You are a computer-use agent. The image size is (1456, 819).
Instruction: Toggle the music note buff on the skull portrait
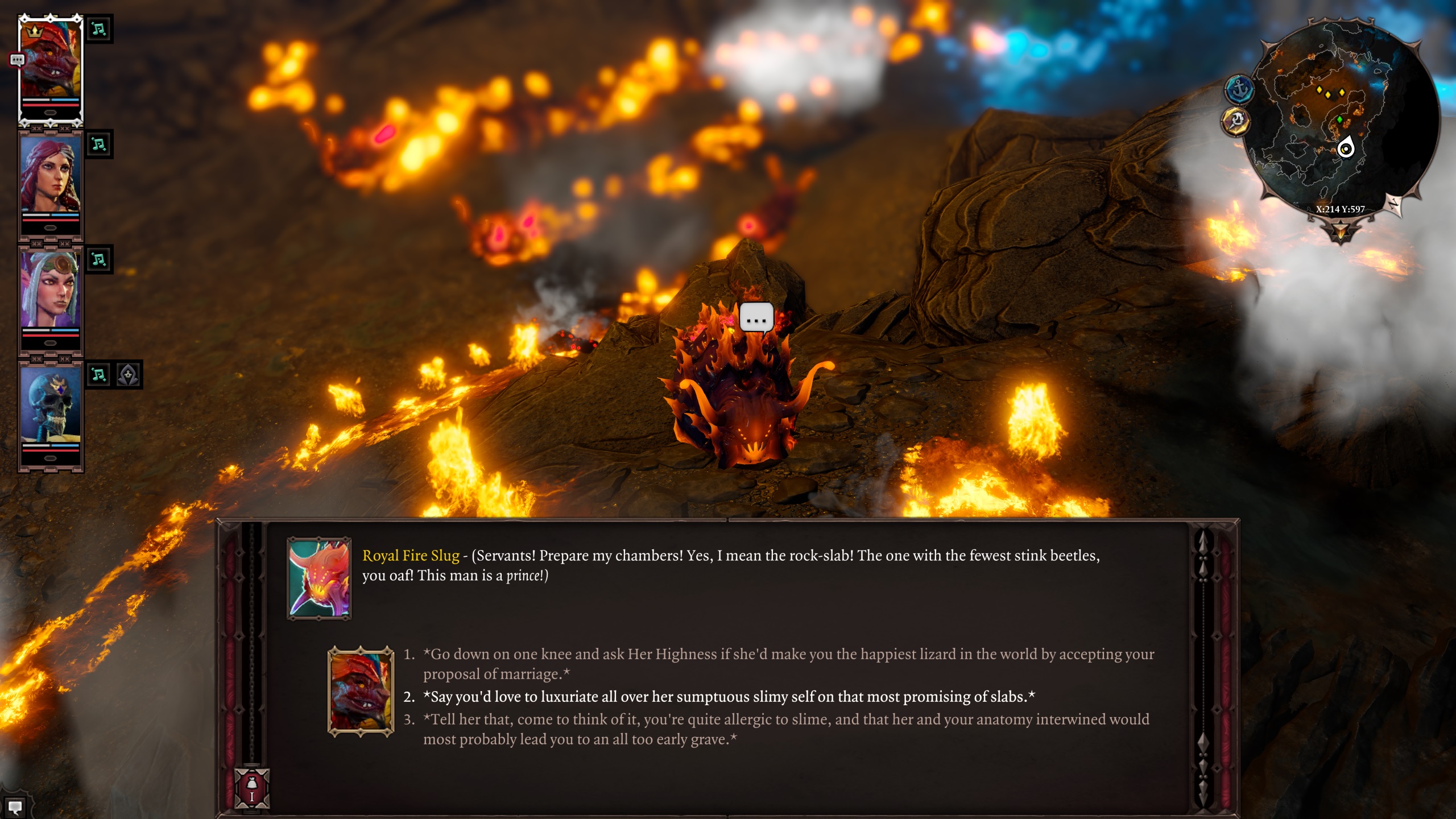coord(99,375)
